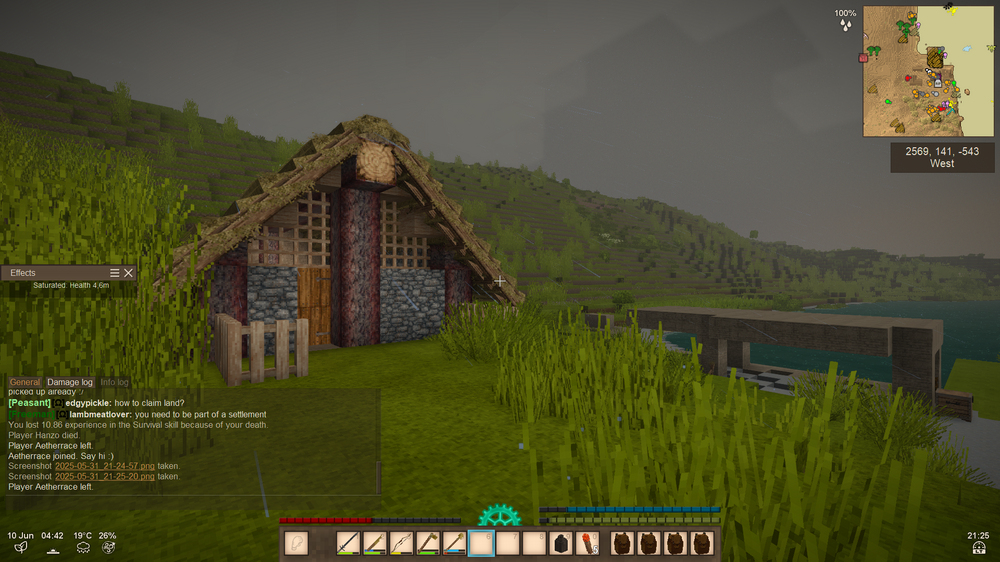Select the torch stack hotbar slot
The width and height of the screenshot is (1000, 562).
(589, 543)
